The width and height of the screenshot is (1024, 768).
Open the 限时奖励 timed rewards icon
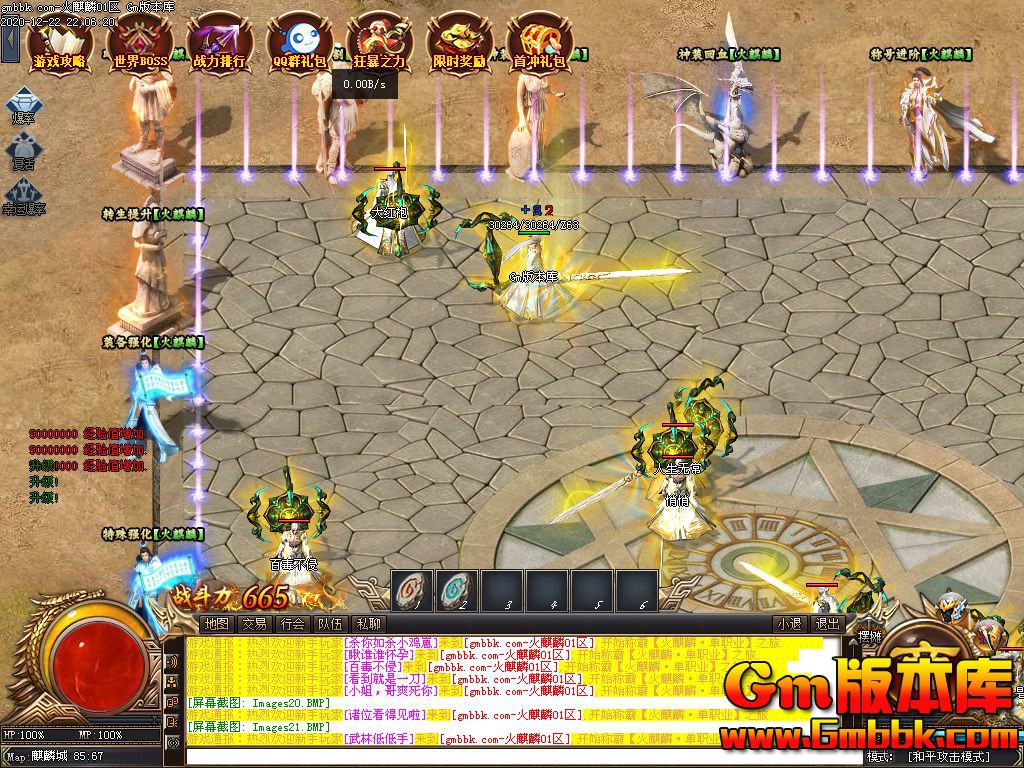coord(460,44)
